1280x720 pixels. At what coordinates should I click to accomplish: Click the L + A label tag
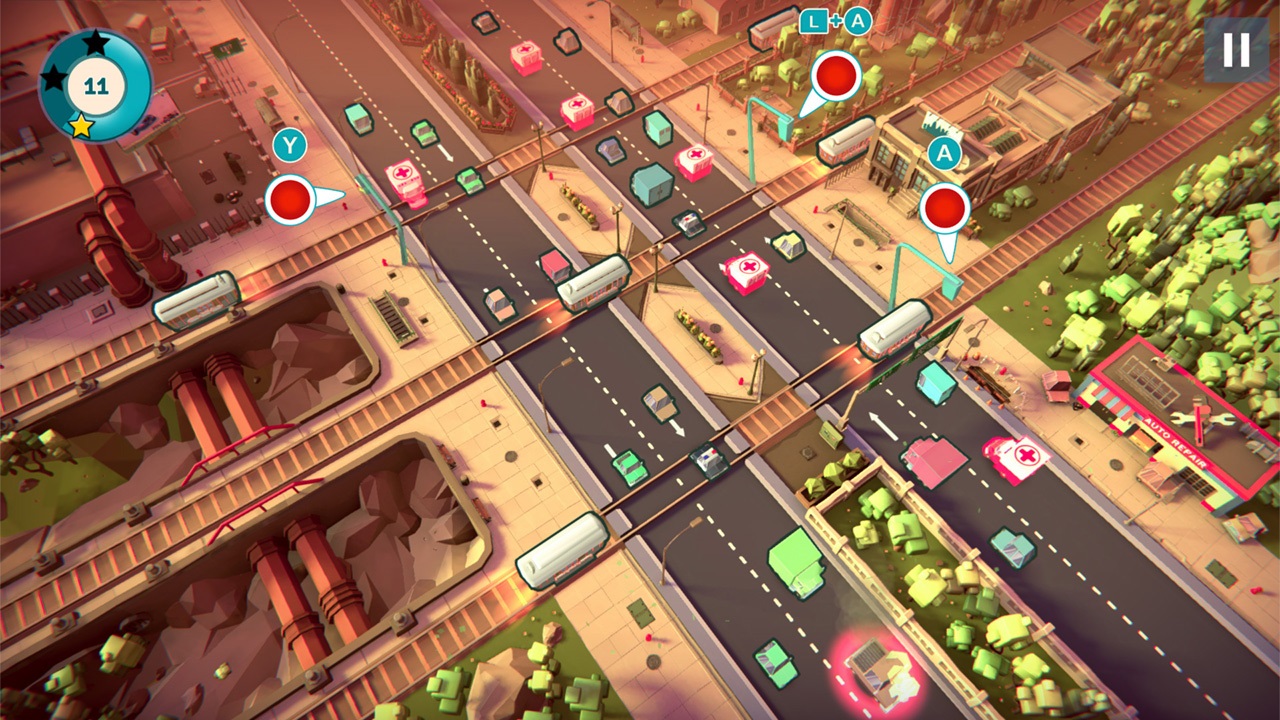tap(837, 18)
